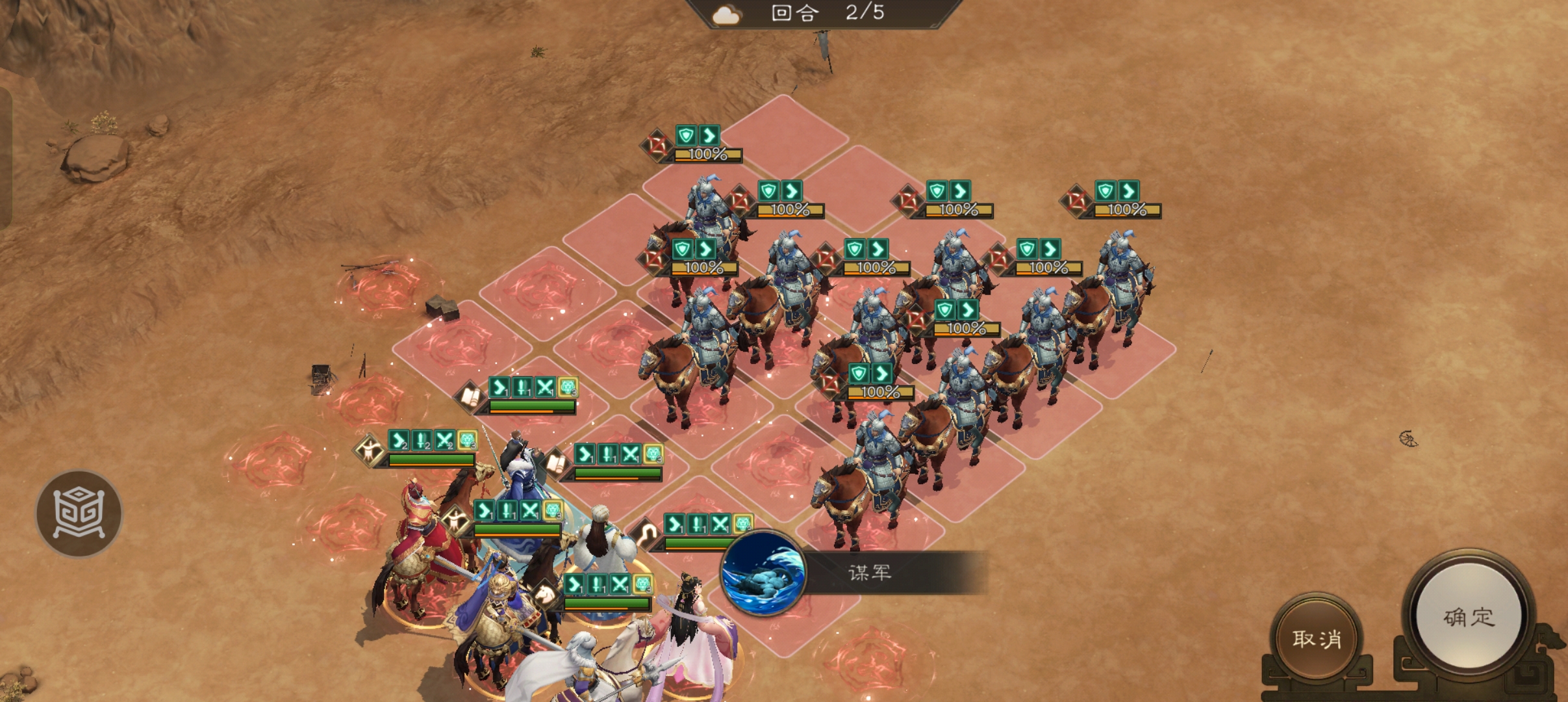Select the 谋军 wave skill icon
1568x702 pixels.
pyautogui.click(x=764, y=573)
